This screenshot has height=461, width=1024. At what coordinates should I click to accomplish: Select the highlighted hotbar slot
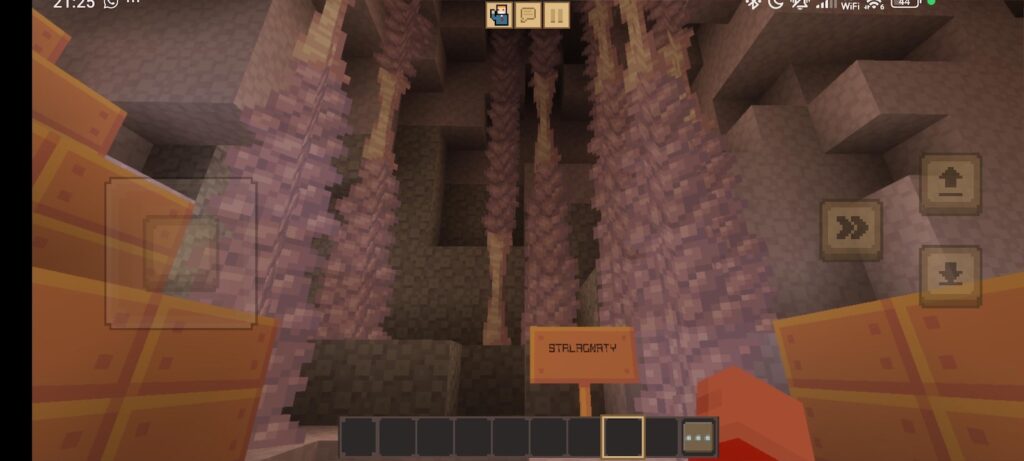click(623, 437)
